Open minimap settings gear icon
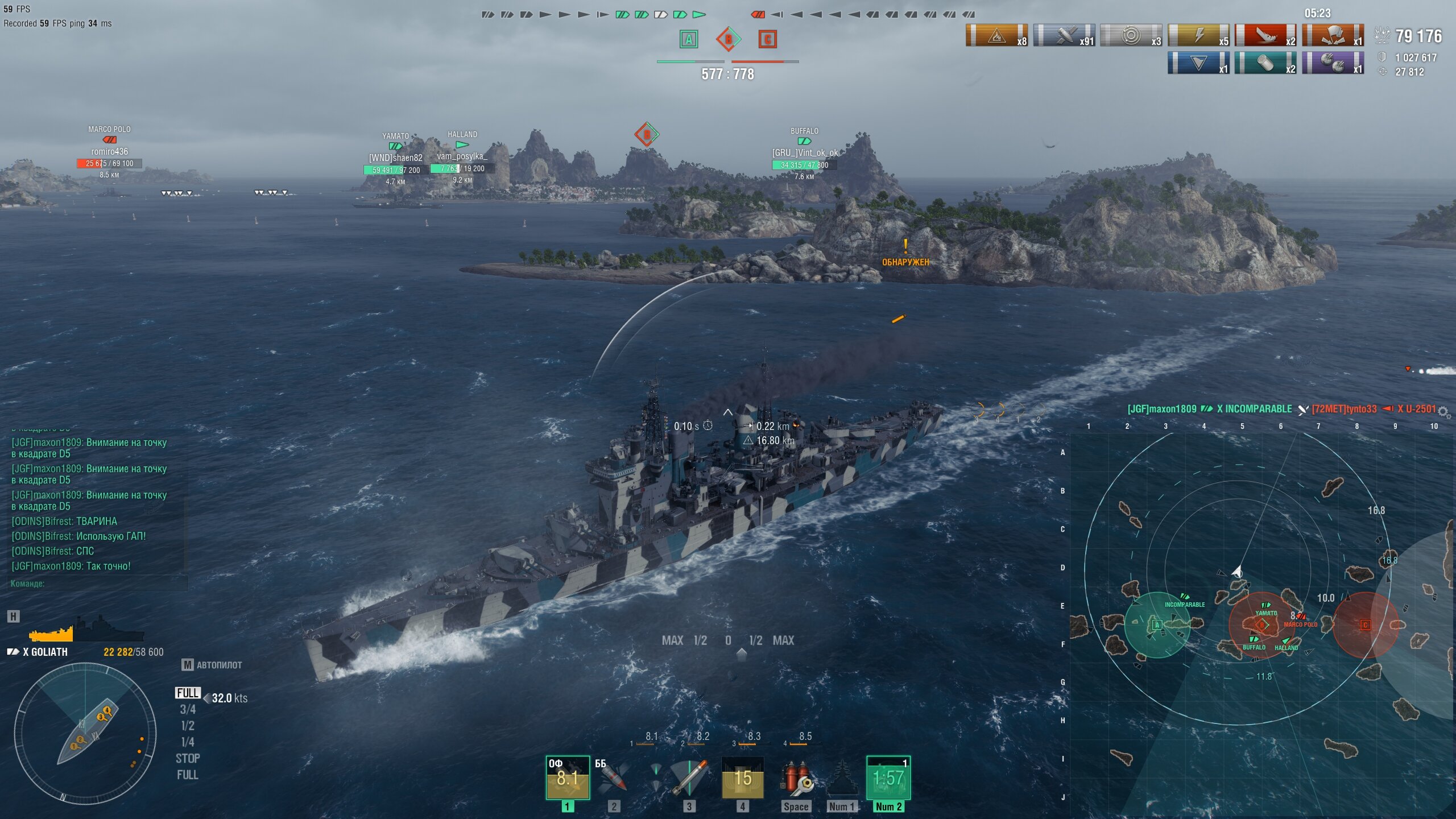This screenshot has width=1456, height=819. (1443, 410)
